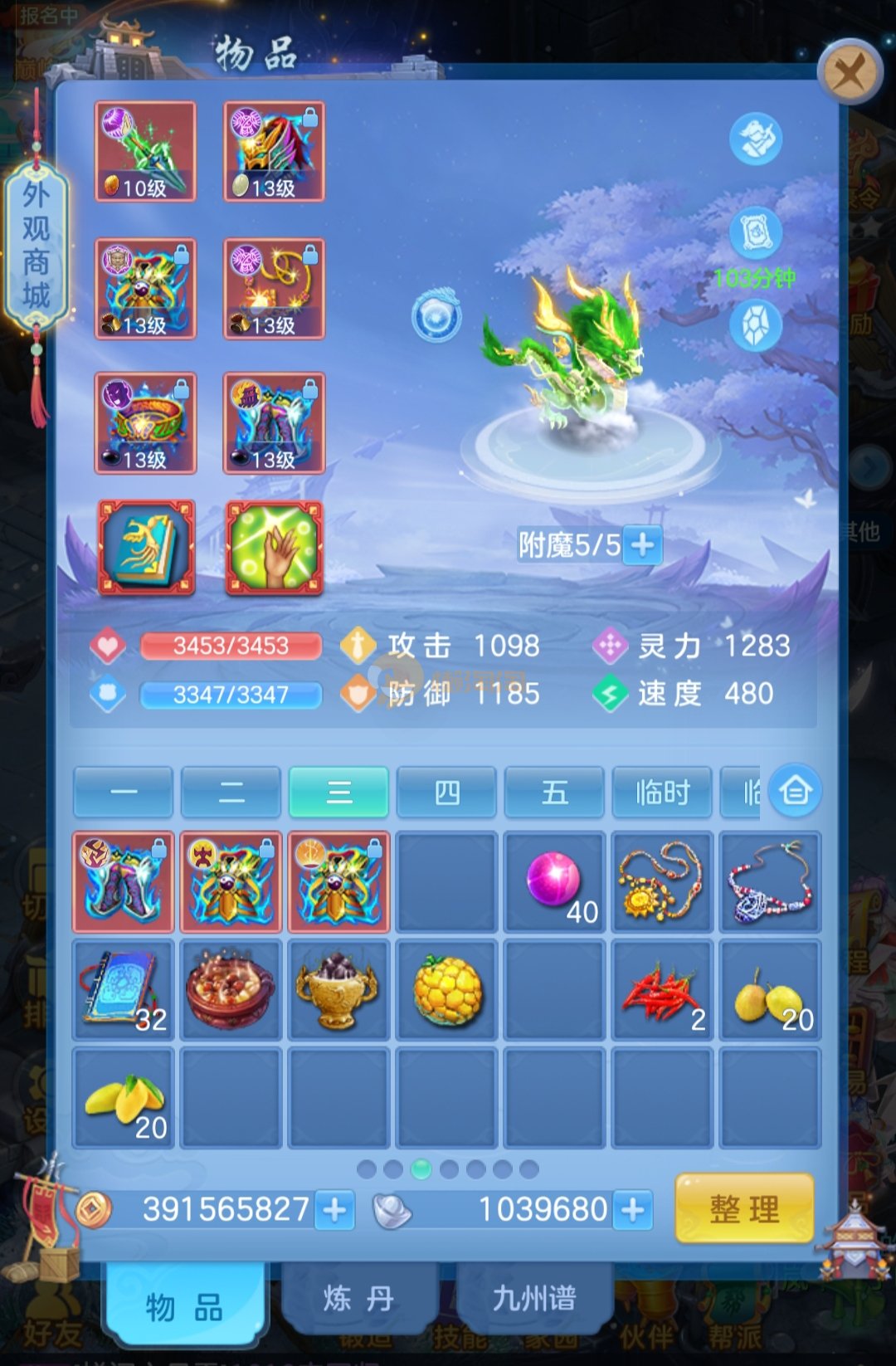Viewport: 896px width, 1366px height.
Task: Select the pink orb stack of 40
Action: click(554, 881)
